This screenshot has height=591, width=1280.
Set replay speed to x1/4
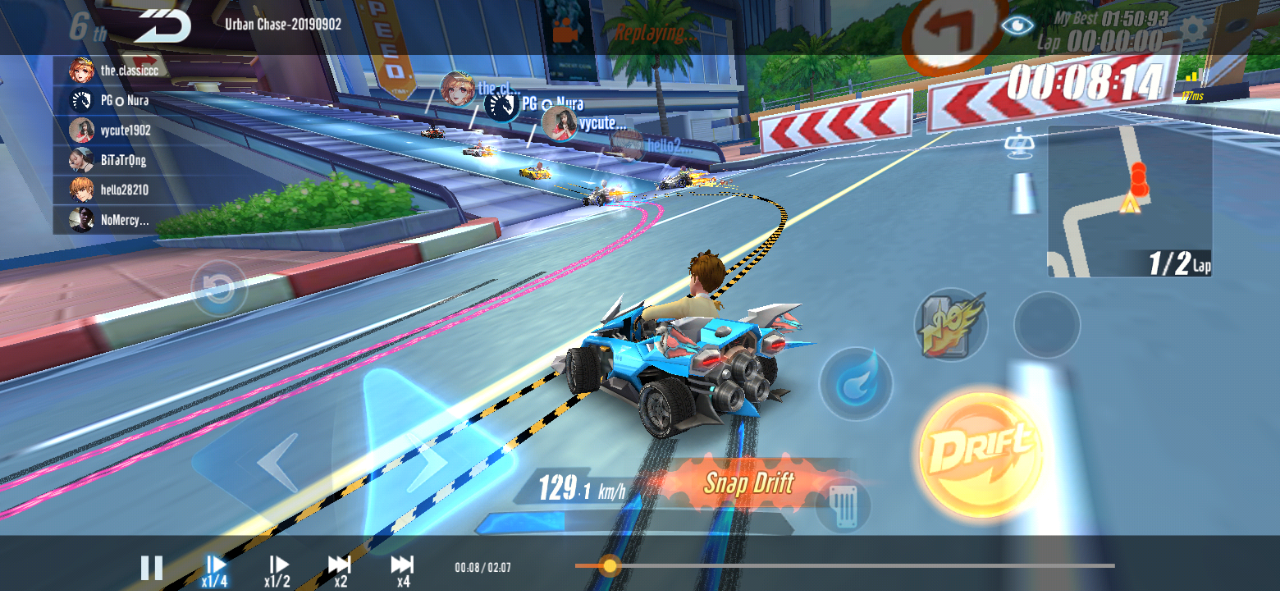[215, 569]
